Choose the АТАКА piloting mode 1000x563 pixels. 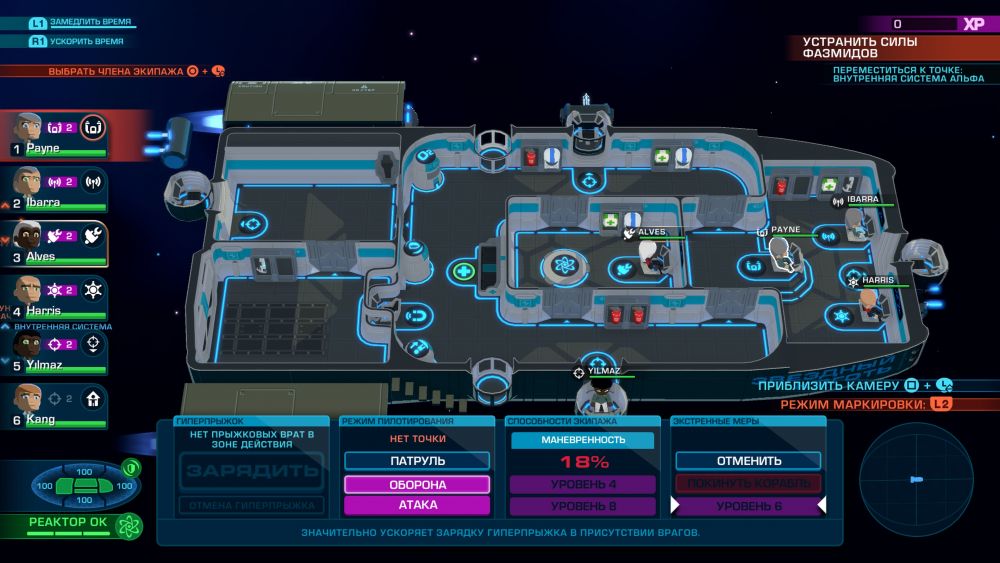[417, 506]
